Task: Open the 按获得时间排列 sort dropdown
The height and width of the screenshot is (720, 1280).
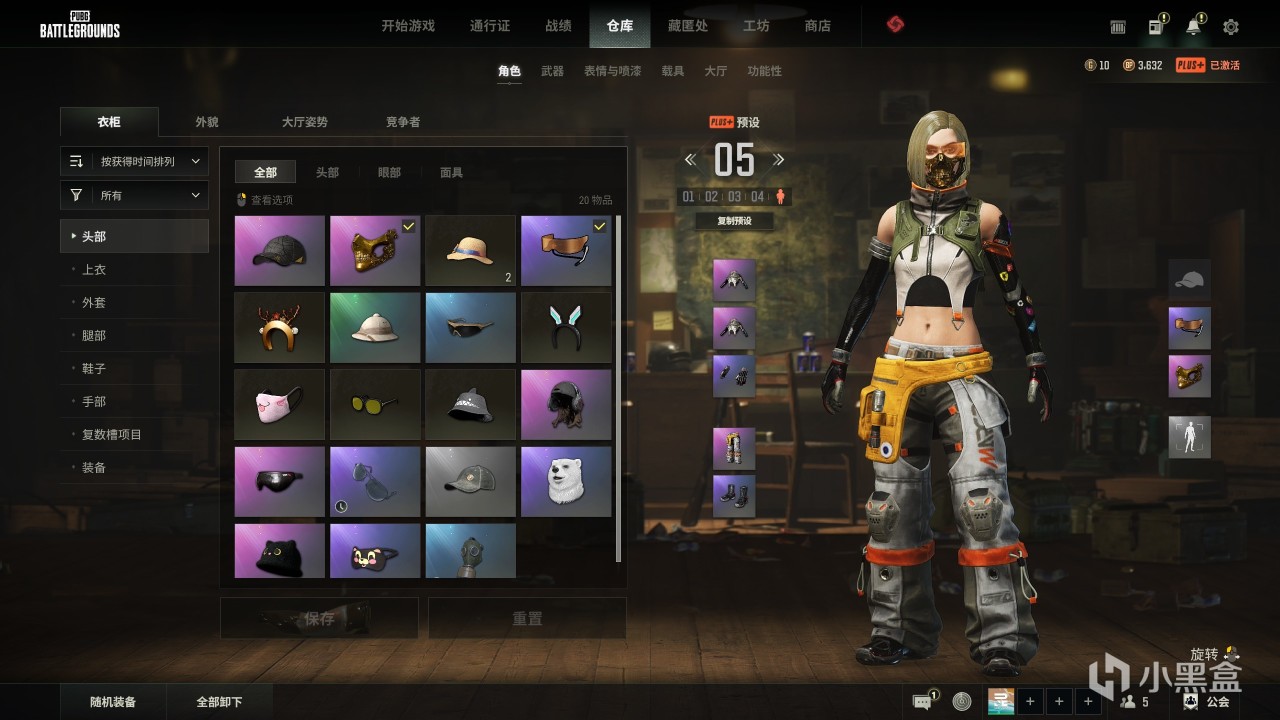Action: coord(134,161)
